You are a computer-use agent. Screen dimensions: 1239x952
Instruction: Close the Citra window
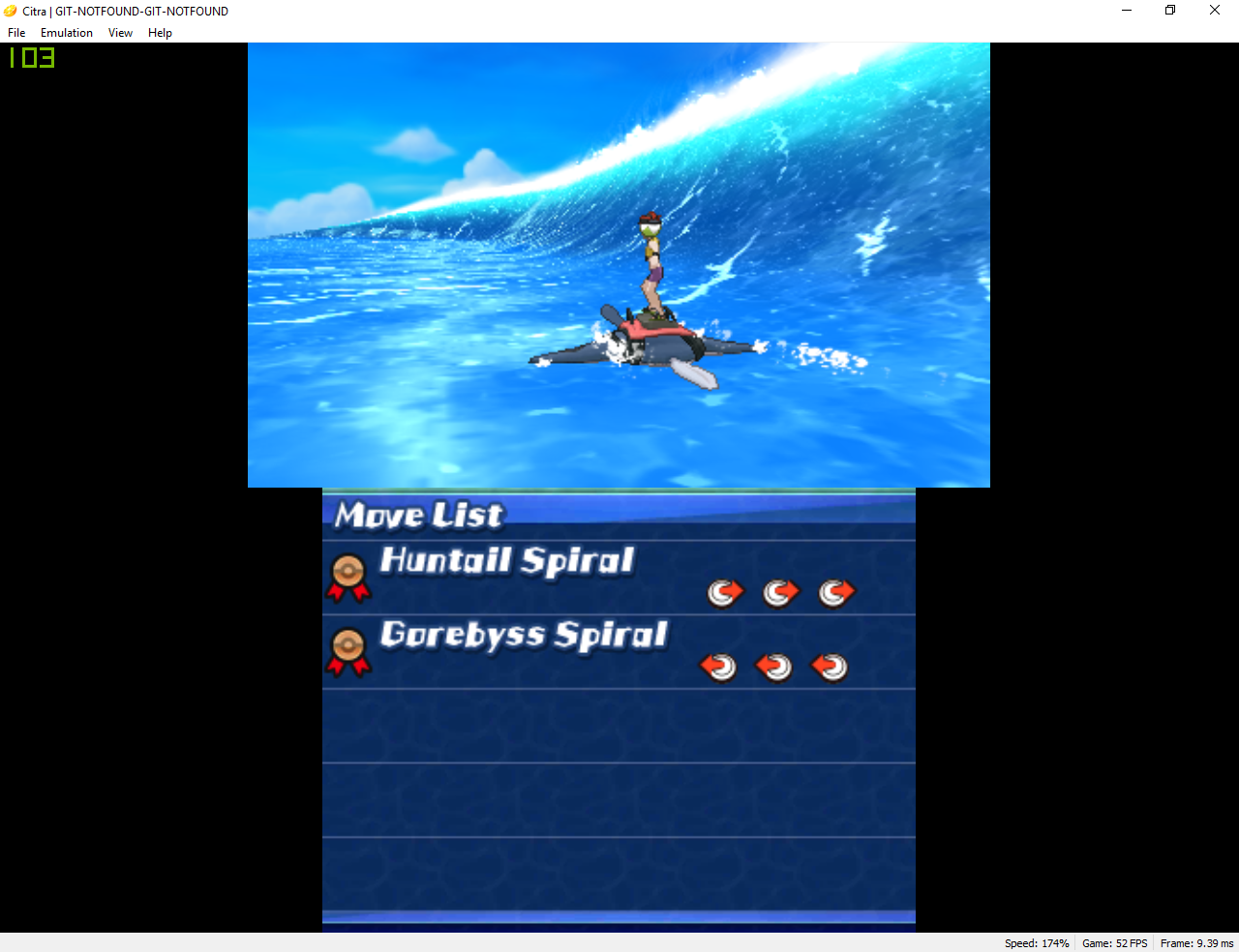(x=1215, y=11)
